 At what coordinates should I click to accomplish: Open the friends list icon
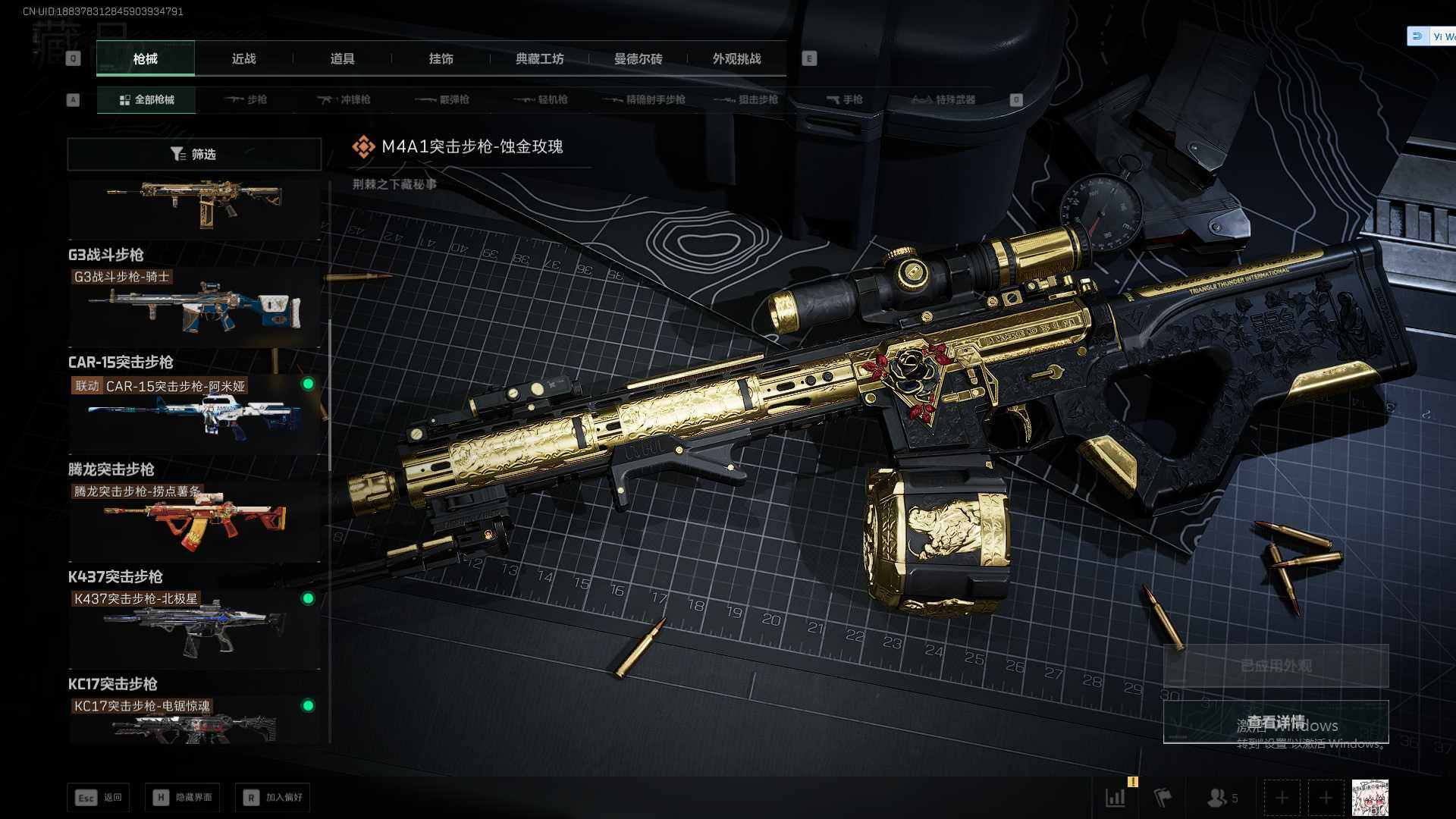click(1221, 798)
